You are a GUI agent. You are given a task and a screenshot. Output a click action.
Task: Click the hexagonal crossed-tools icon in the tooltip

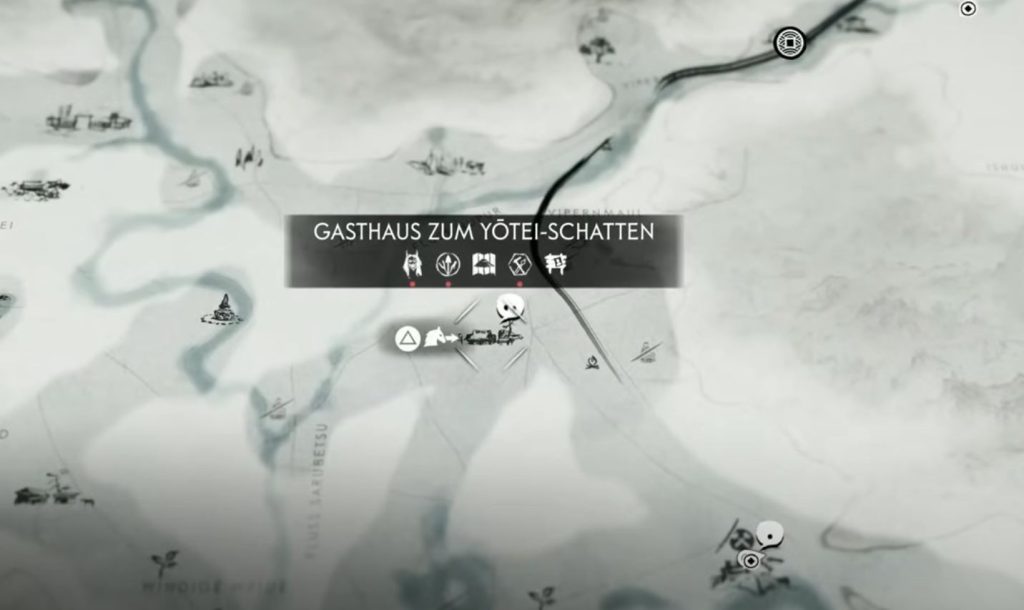coord(520,264)
